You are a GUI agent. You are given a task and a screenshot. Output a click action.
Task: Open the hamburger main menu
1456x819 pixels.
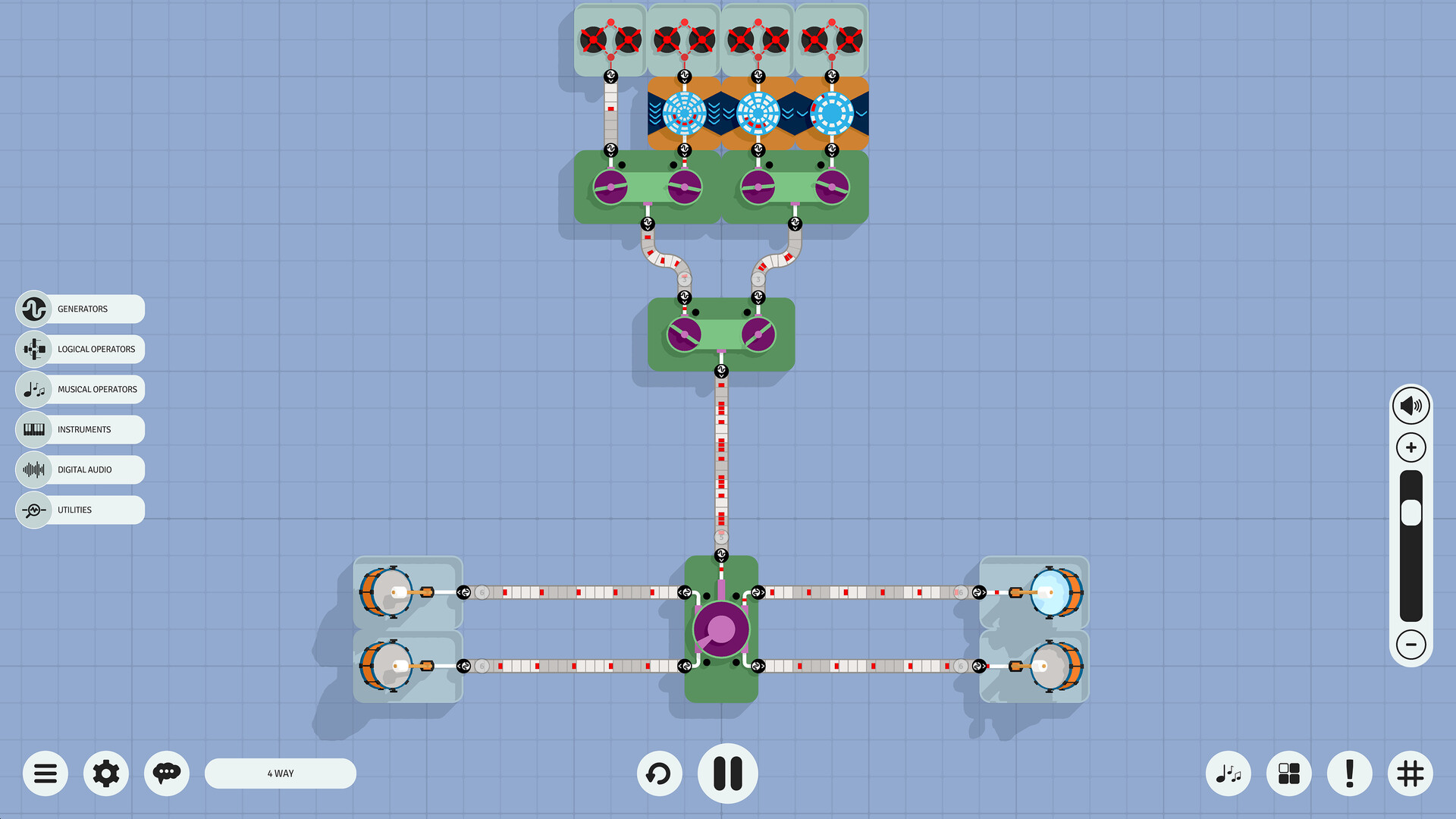45,773
